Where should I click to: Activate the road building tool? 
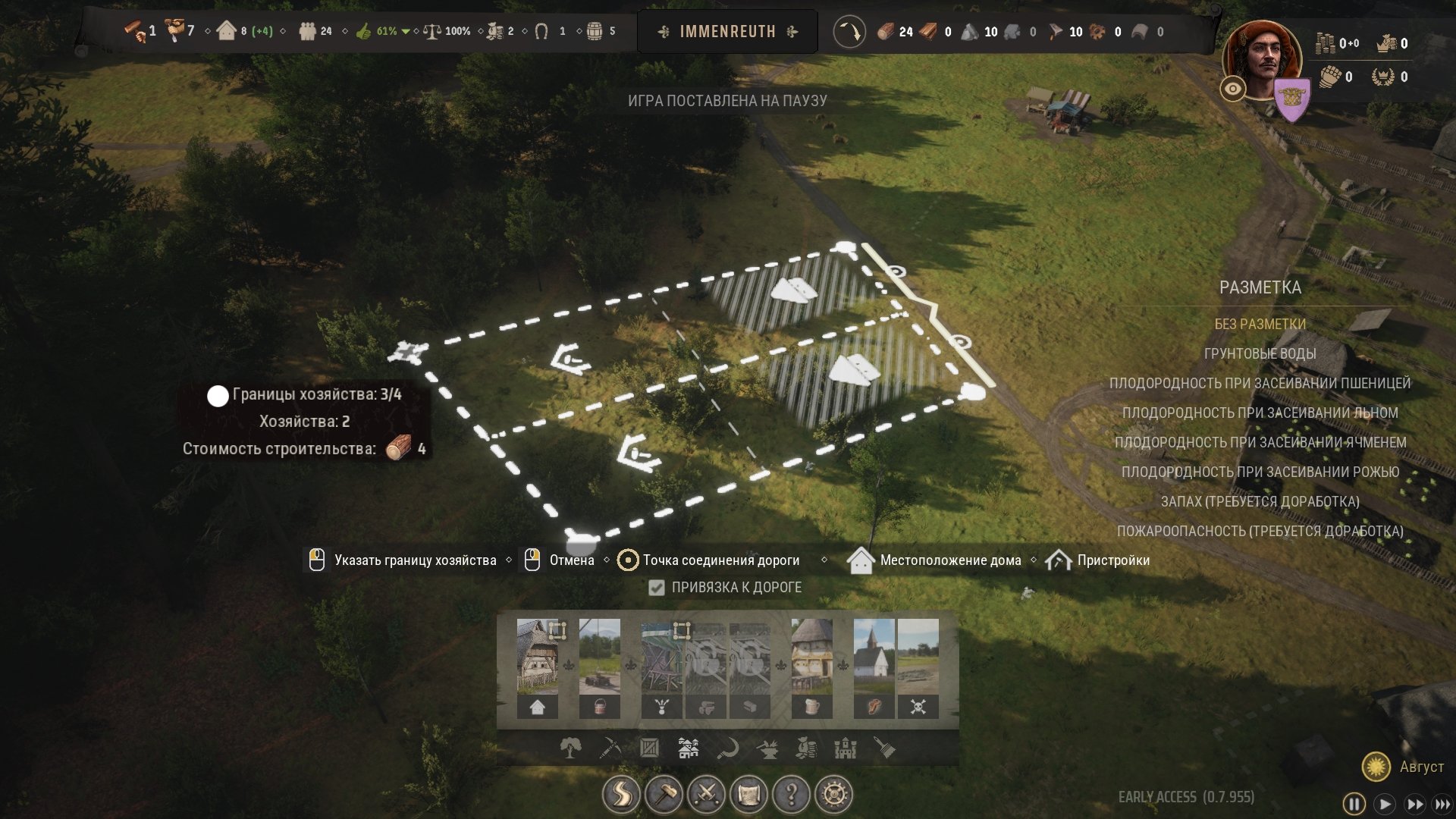pyautogui.click(x=621, y=795)
